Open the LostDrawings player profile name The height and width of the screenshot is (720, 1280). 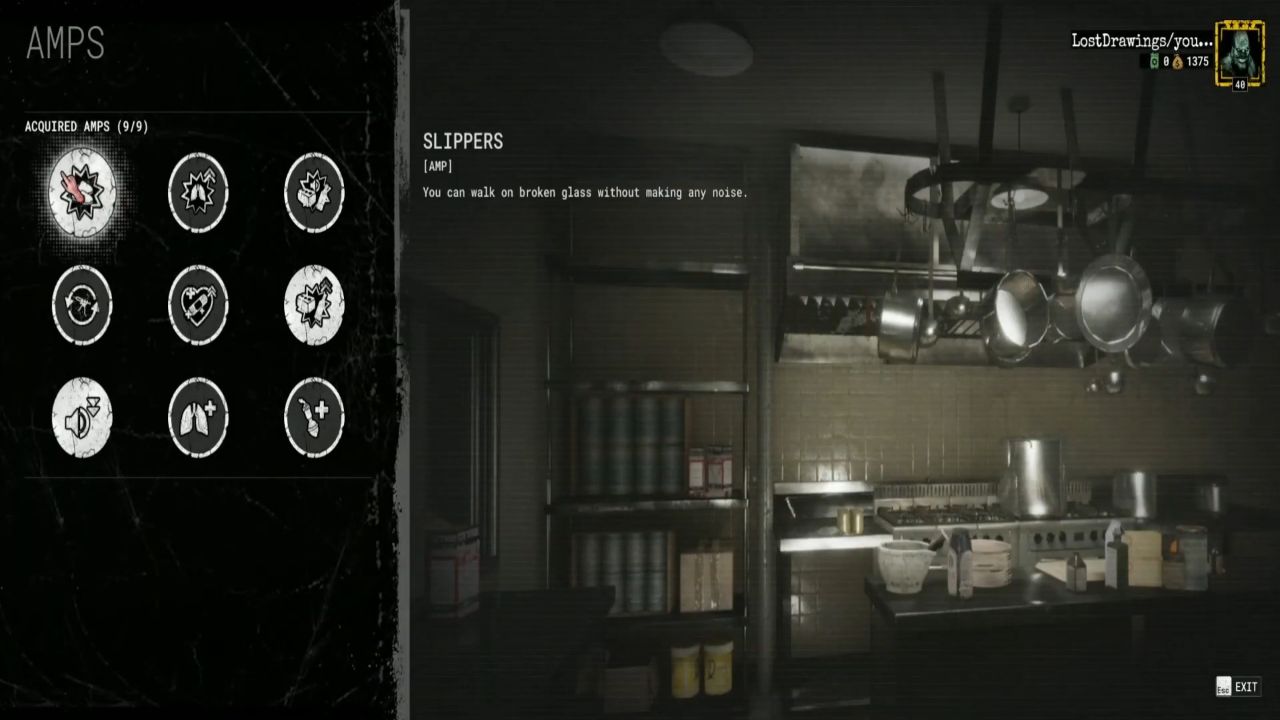click(1143, 43)
